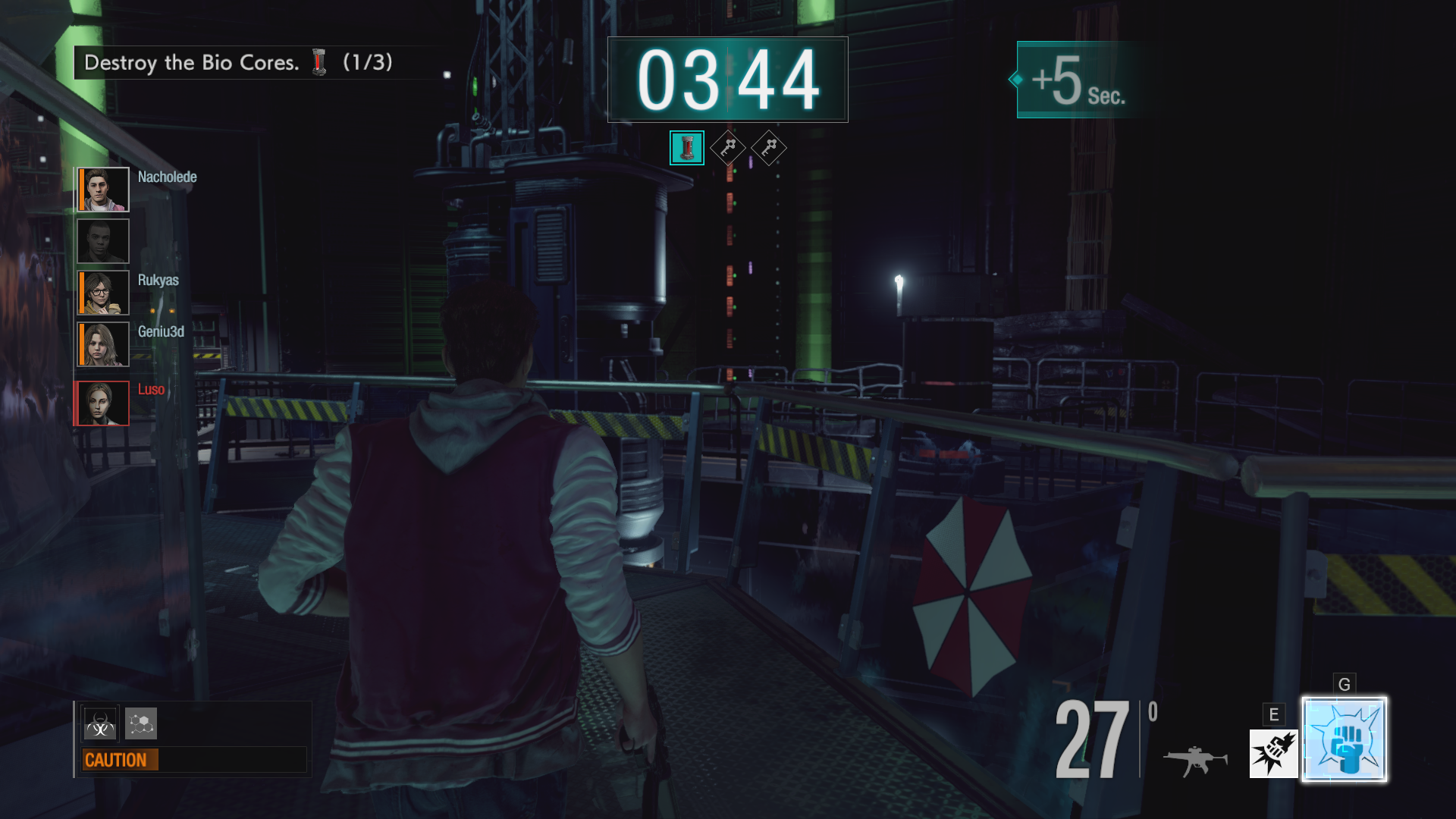Choose Geniu3d's teammate portrait
Image resolution: width=1456 pixels, height=819 pixels.
click(x=103, y=344)
